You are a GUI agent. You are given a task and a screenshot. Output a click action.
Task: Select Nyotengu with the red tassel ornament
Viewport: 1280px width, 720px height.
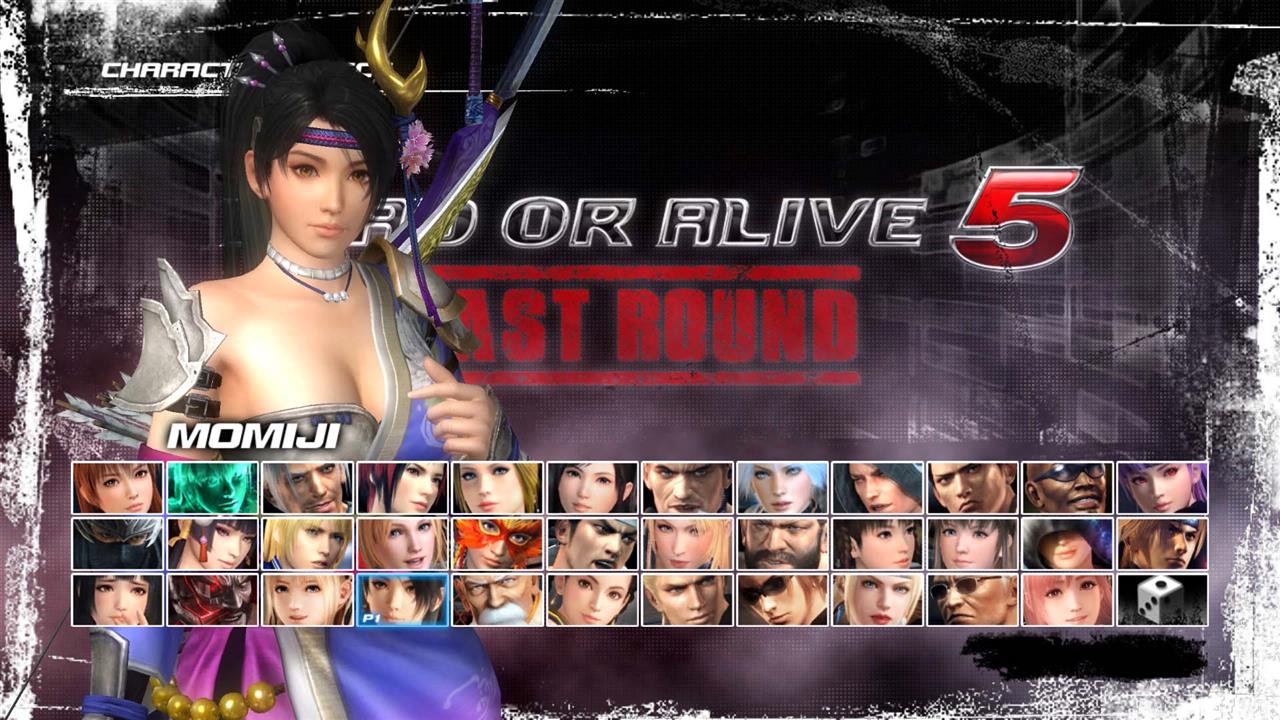pyautogui.click(x=213, y=545)
